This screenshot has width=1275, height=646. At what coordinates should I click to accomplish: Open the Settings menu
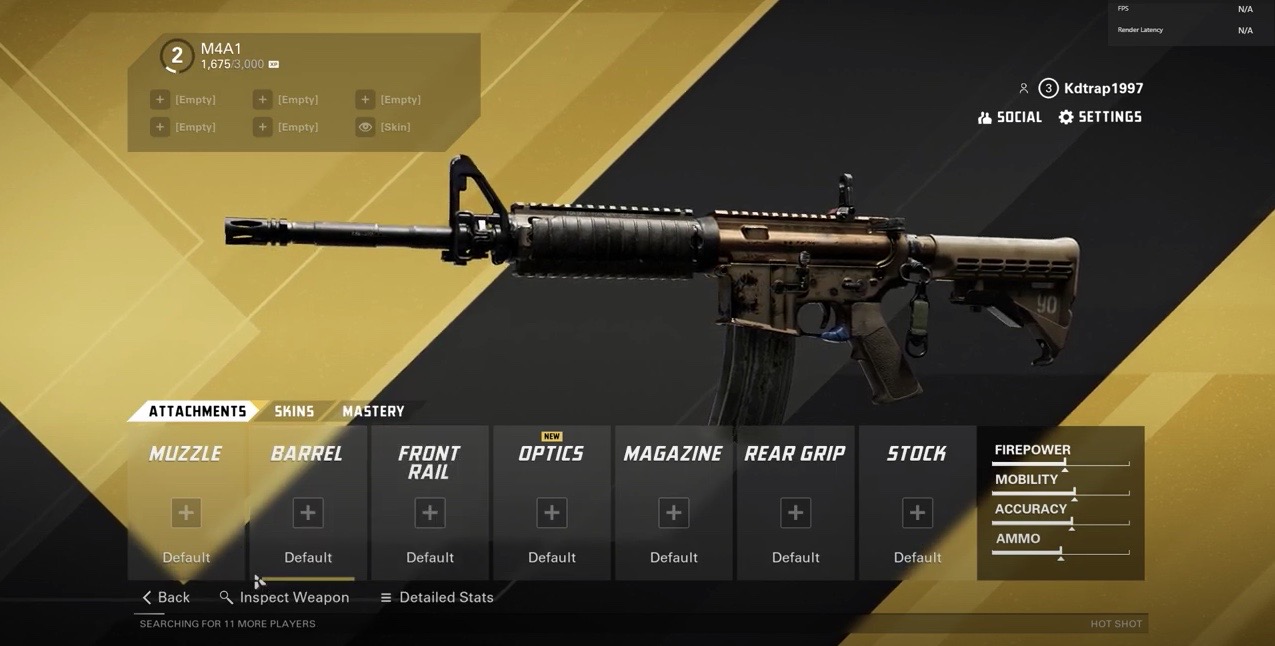click(x=1100, y=117)
